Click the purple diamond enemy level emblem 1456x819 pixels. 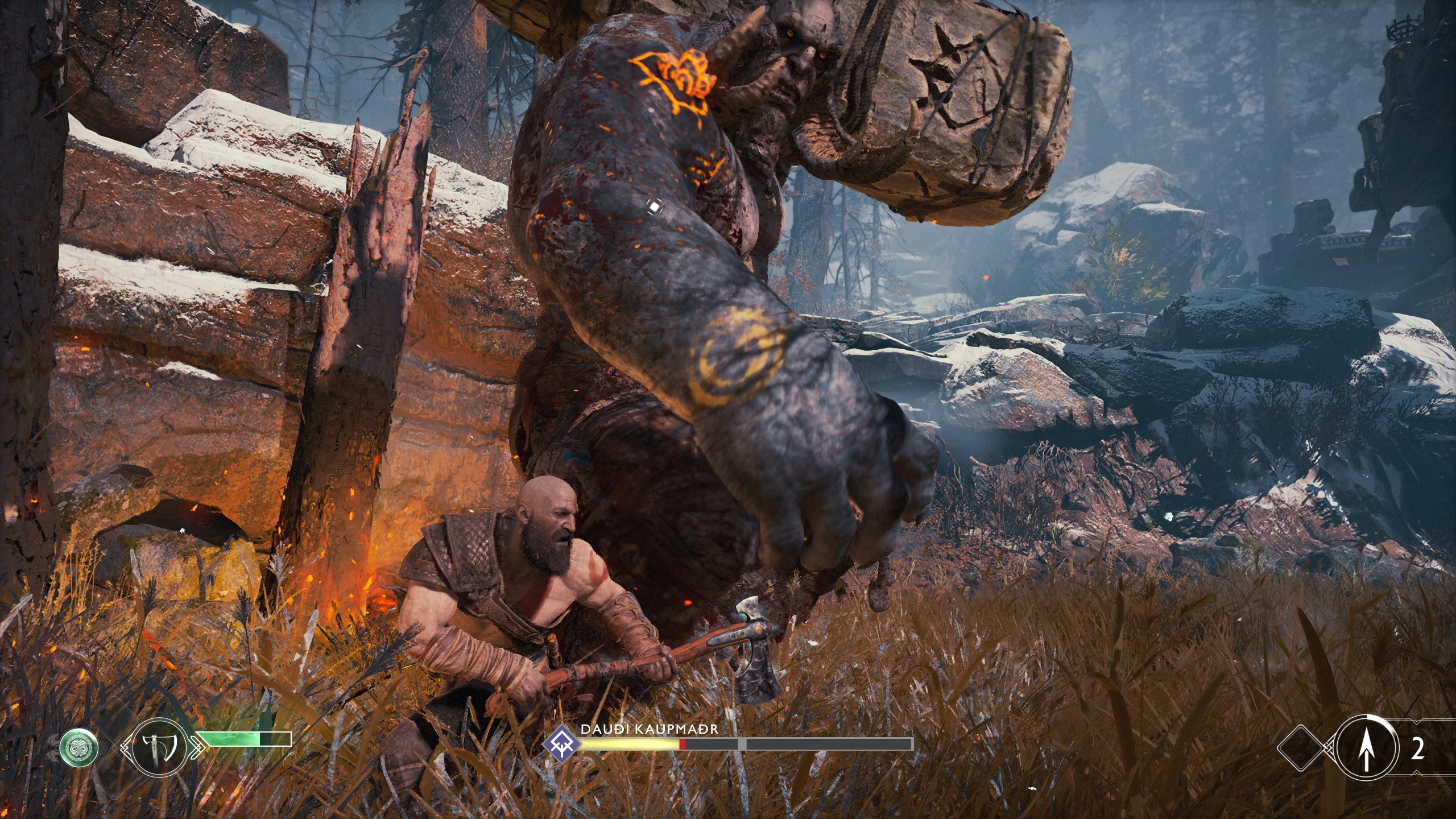(561, 743)
